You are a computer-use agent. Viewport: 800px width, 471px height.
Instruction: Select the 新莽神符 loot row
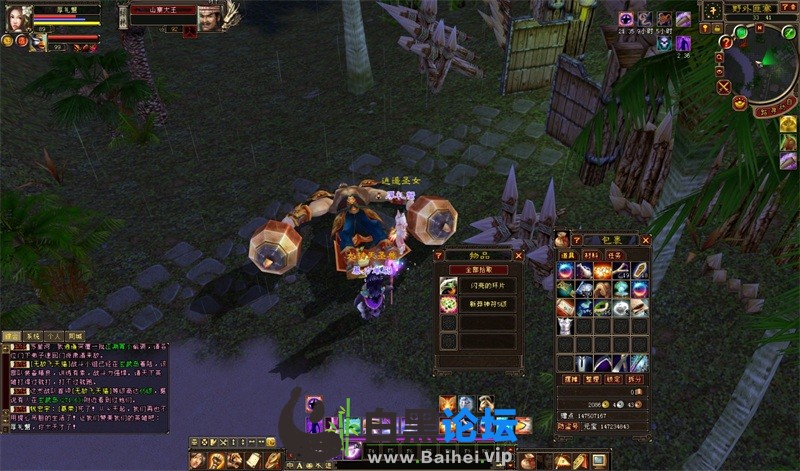[480, 305]
